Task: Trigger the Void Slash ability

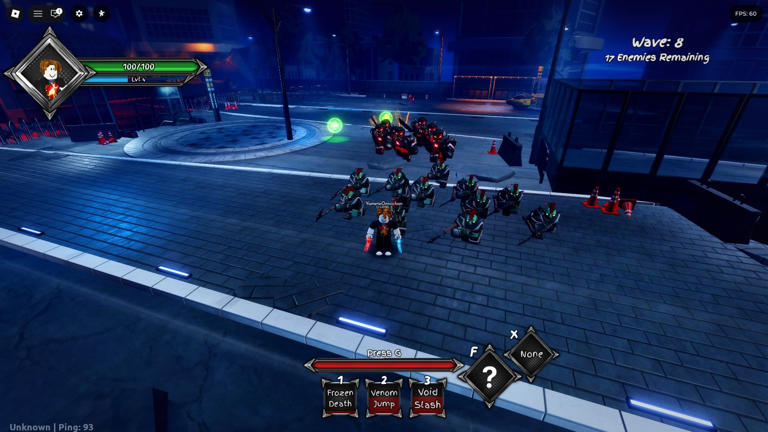Action: (x=427, y=397)
